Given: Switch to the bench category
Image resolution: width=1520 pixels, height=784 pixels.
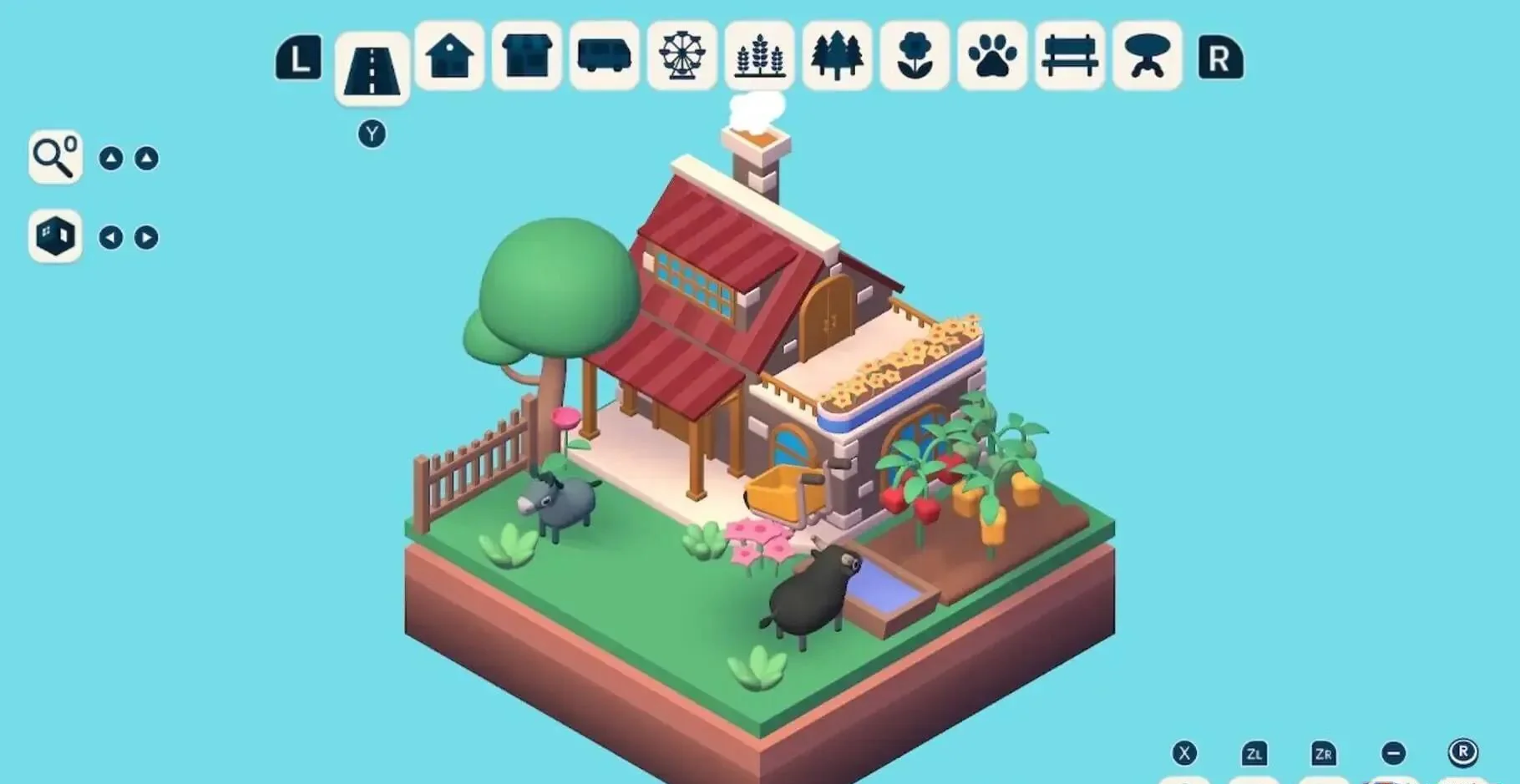Looking at the screenshot, I should pyautogui.click(x=1070, y=59).
